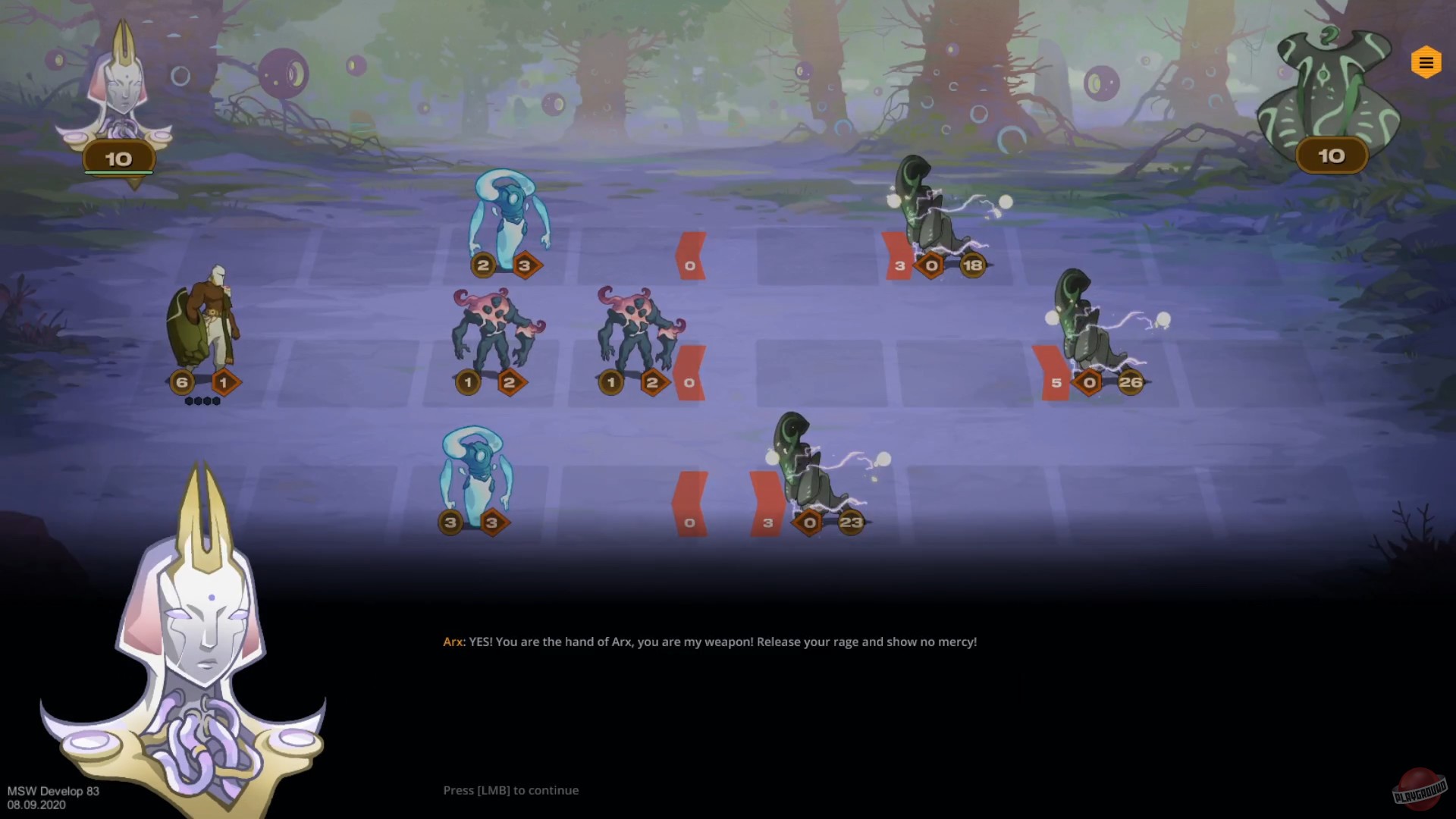Open the hexagonal menu icon top right
This screenshot has width=1456, height=819.
1427,61
